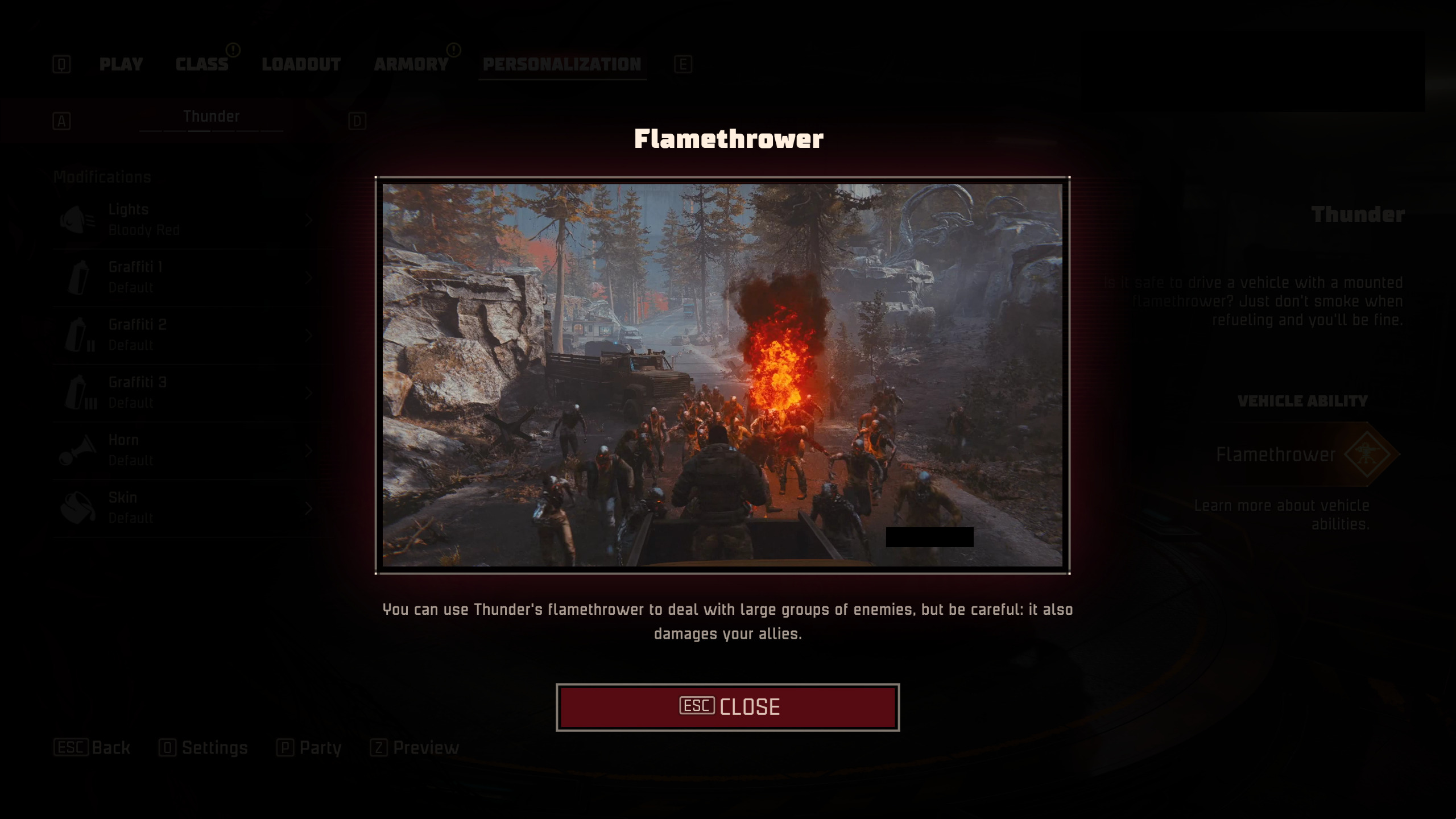Select the Graffiti 3 modification

pyautogui.click(x=188, y=392)
